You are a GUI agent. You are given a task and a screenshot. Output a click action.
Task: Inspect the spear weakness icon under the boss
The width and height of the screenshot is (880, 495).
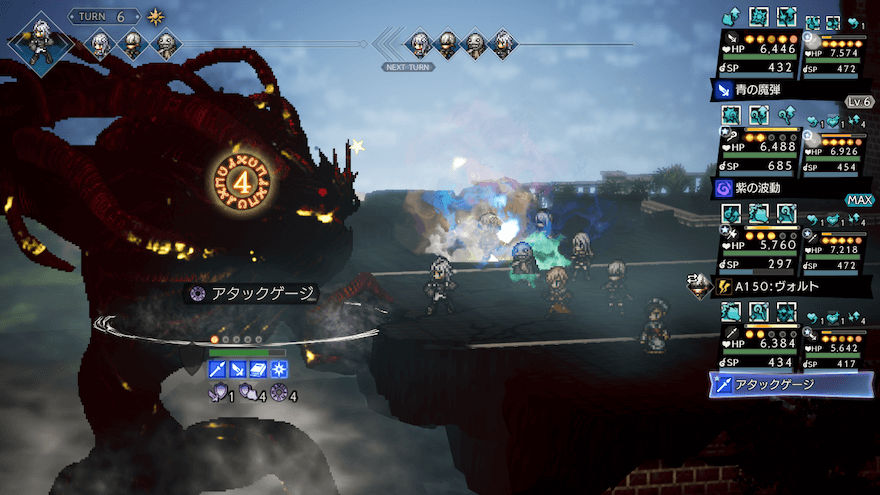point(217,370)
